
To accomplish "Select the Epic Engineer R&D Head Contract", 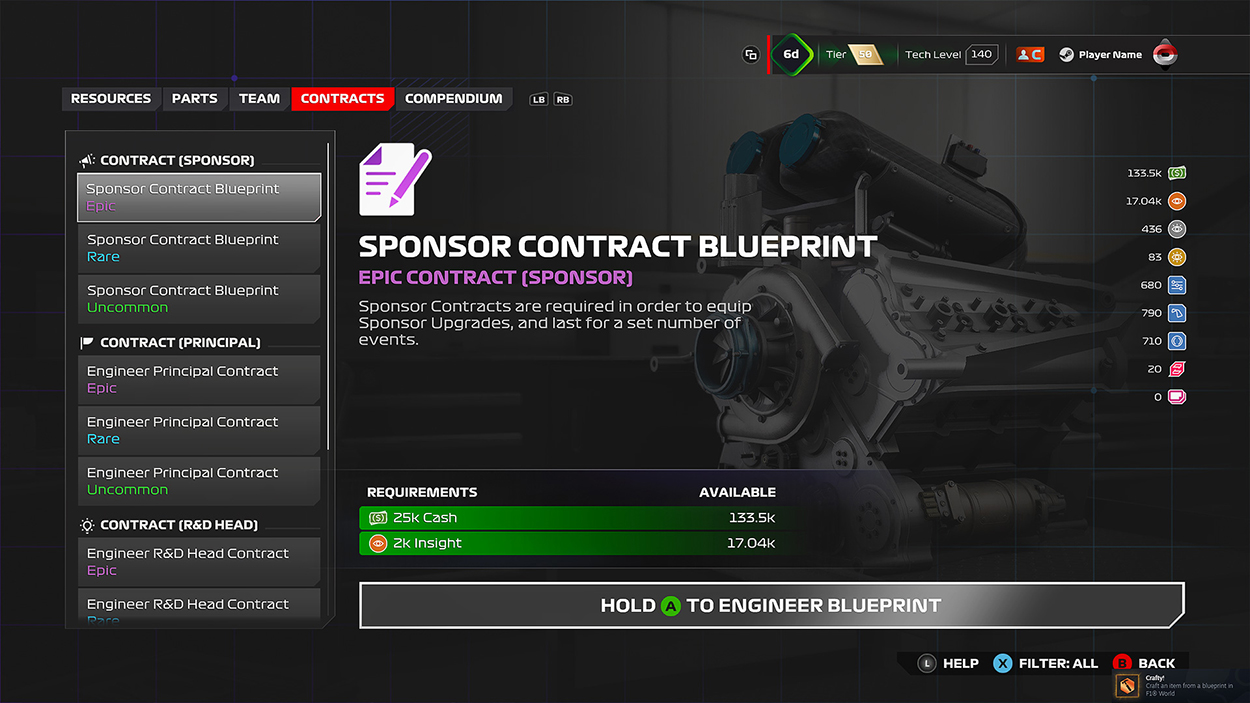I will 199,562.
